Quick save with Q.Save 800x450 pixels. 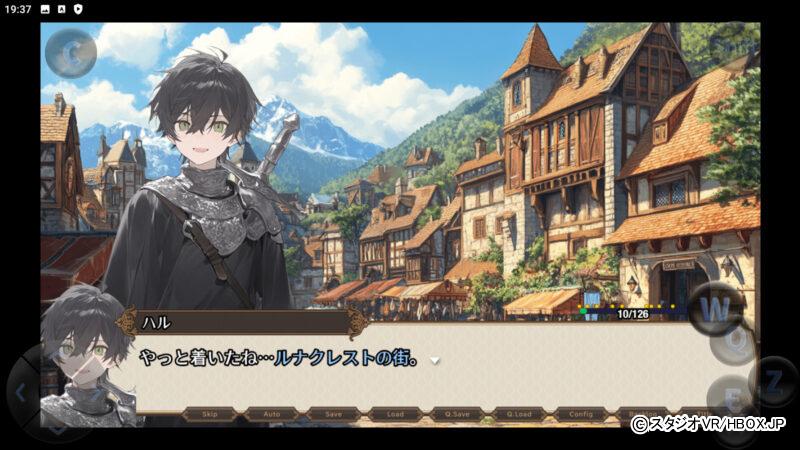[457, 413]
